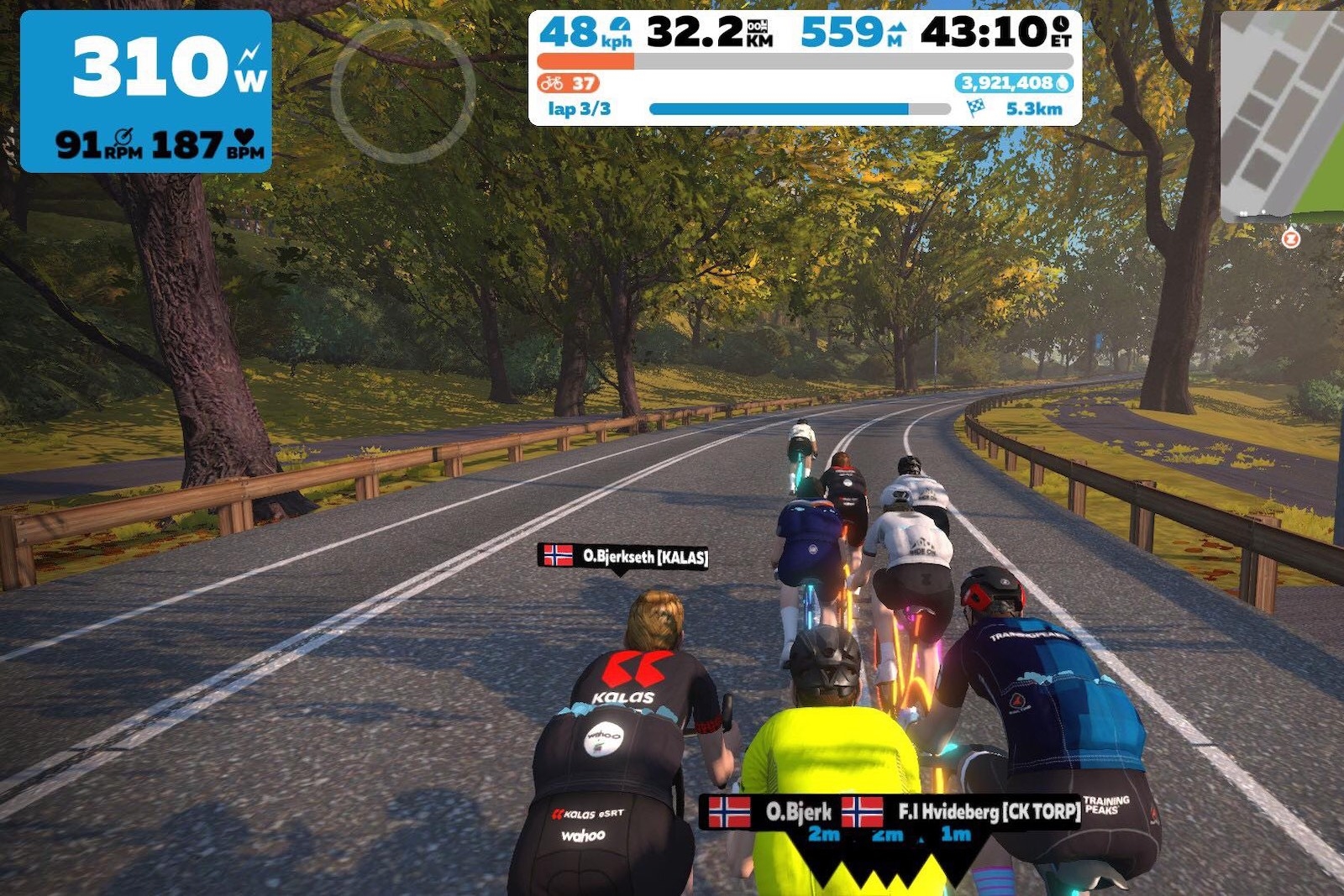
Task: Activate the empty power-up ring
Action: (x=403, y=91)
